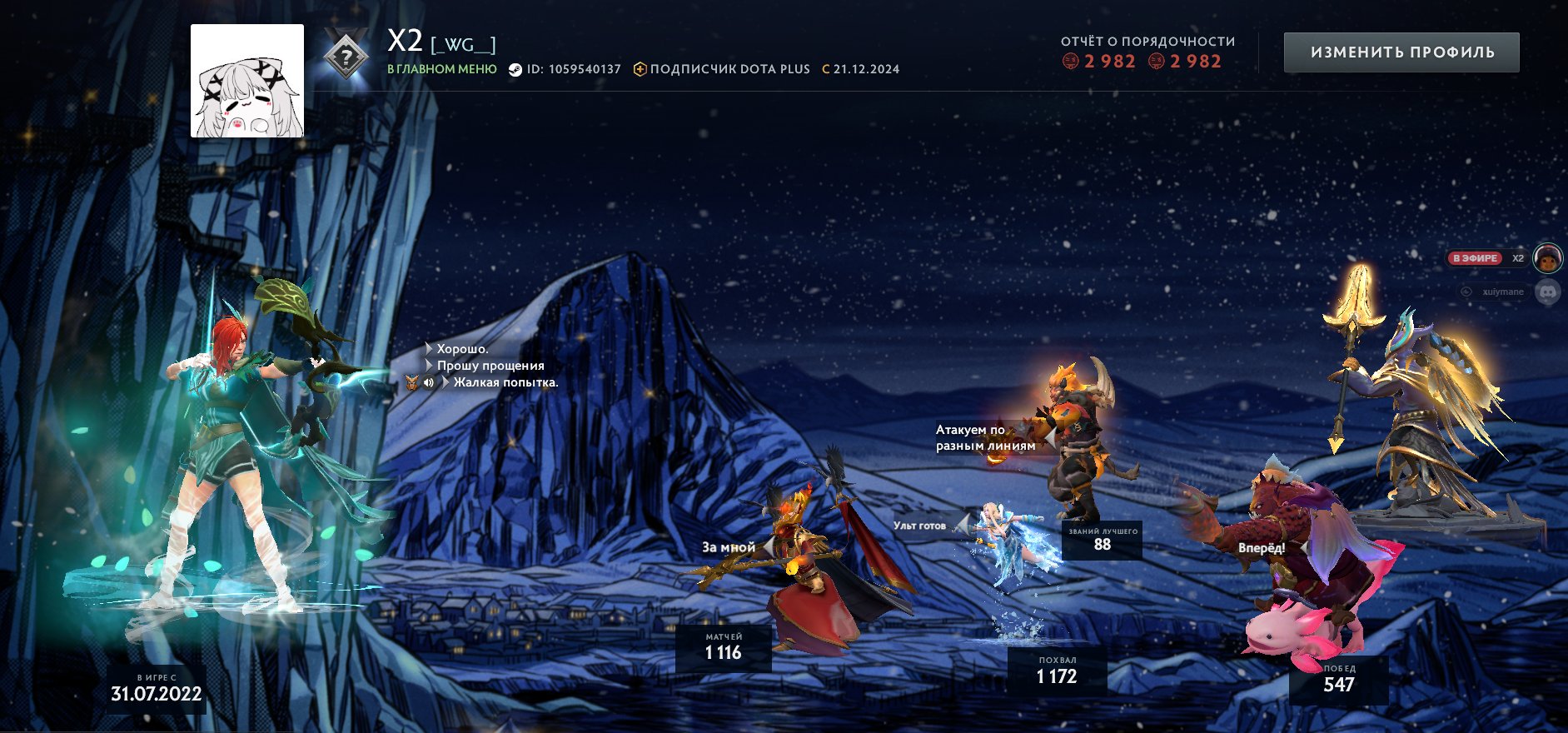Play the 'Хорошо.' chat wheel line
The image size is (1568, 733).
pos(462,349)
